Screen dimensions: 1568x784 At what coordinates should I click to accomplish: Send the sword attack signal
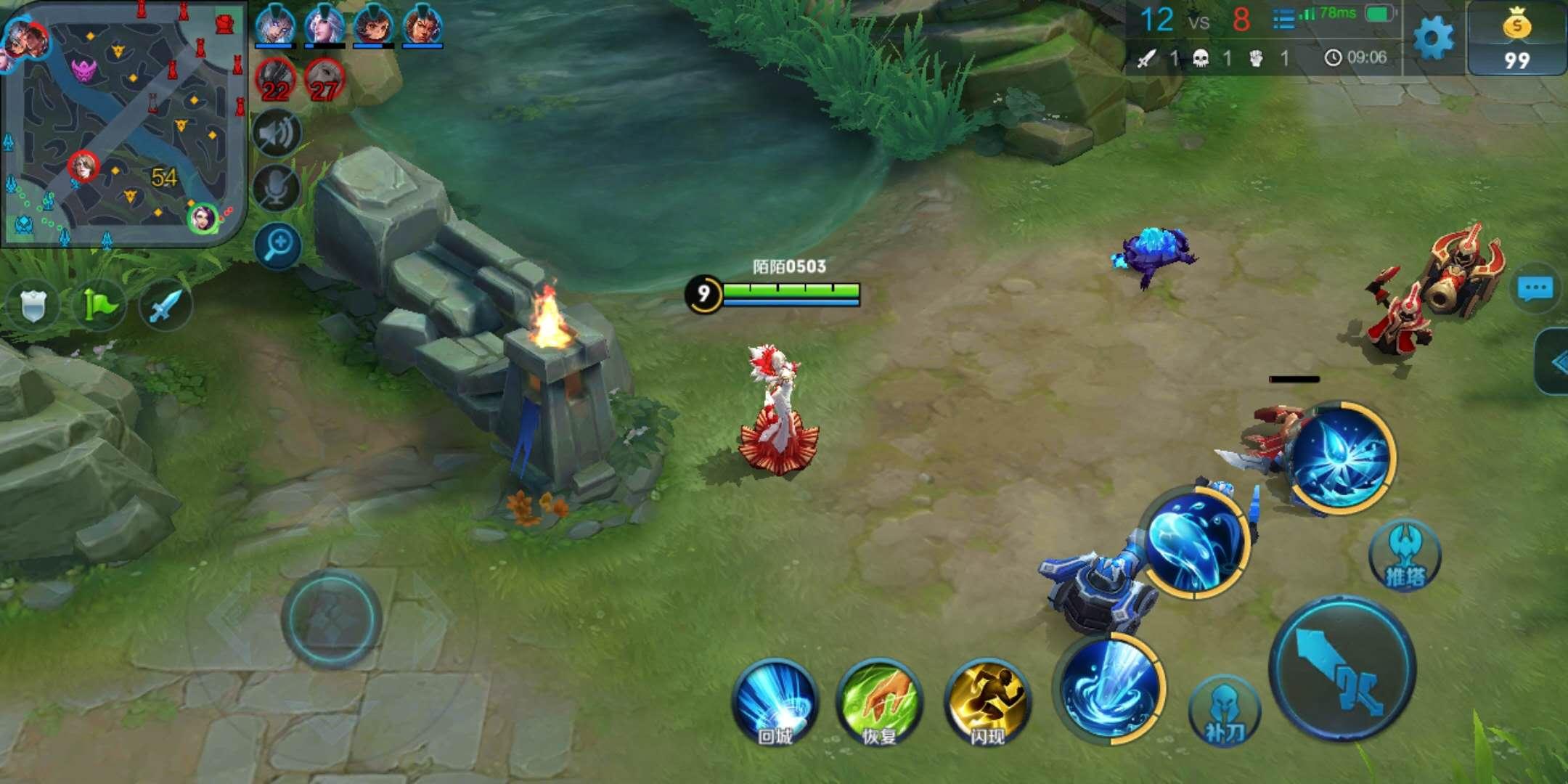pyautogui.click(x=165, y=306)
